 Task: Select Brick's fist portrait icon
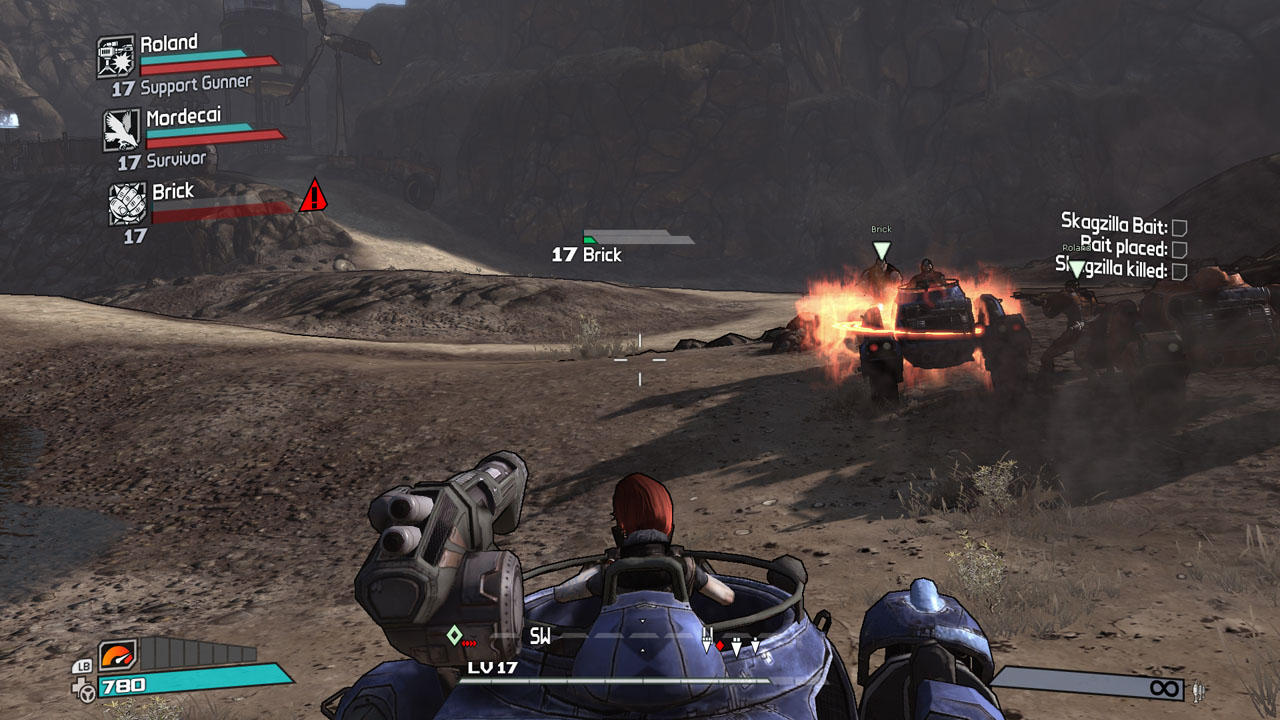click(128, 203)
